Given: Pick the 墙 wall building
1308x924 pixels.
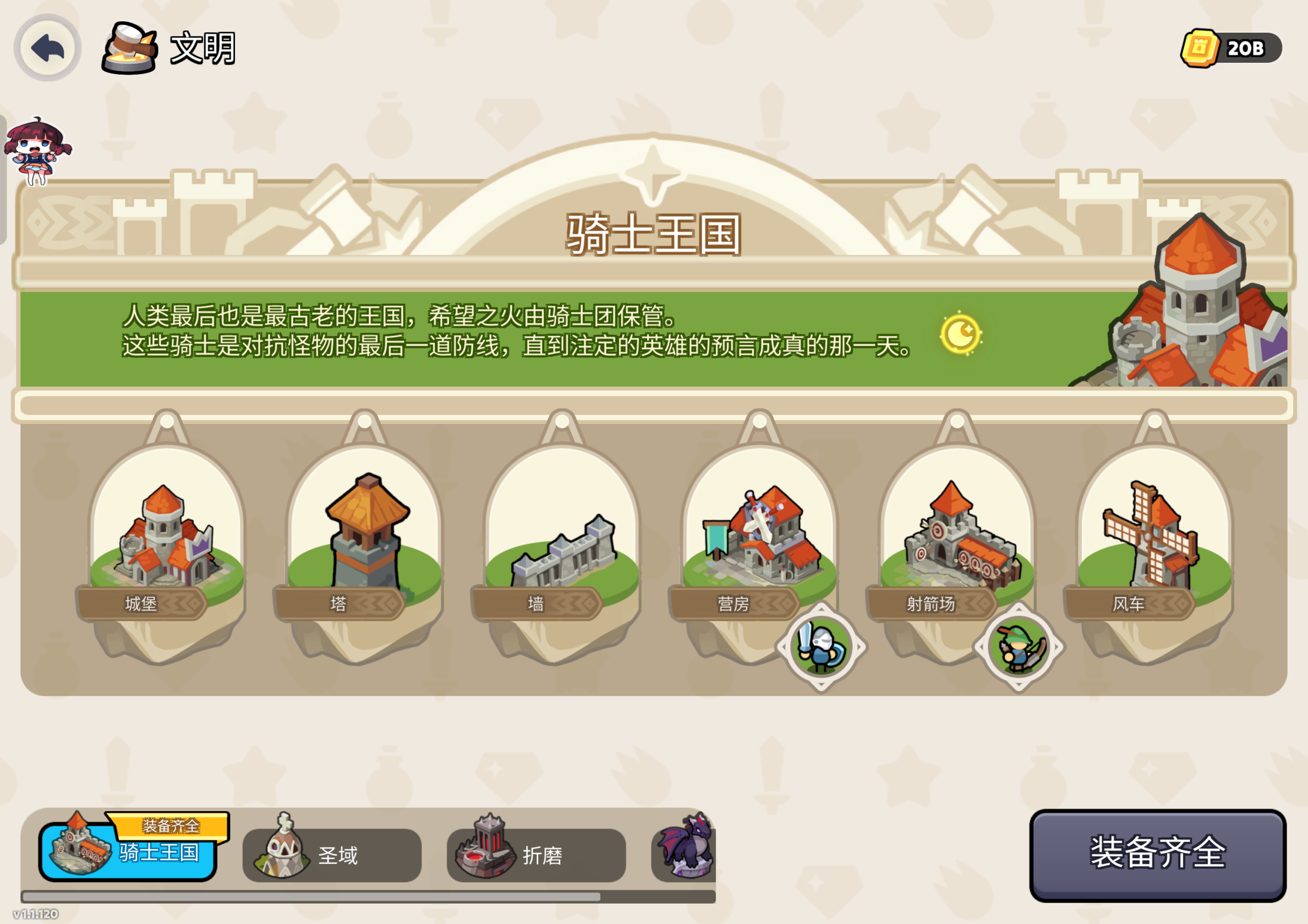Looking at the screenshot, I should [x=562, y=547].
